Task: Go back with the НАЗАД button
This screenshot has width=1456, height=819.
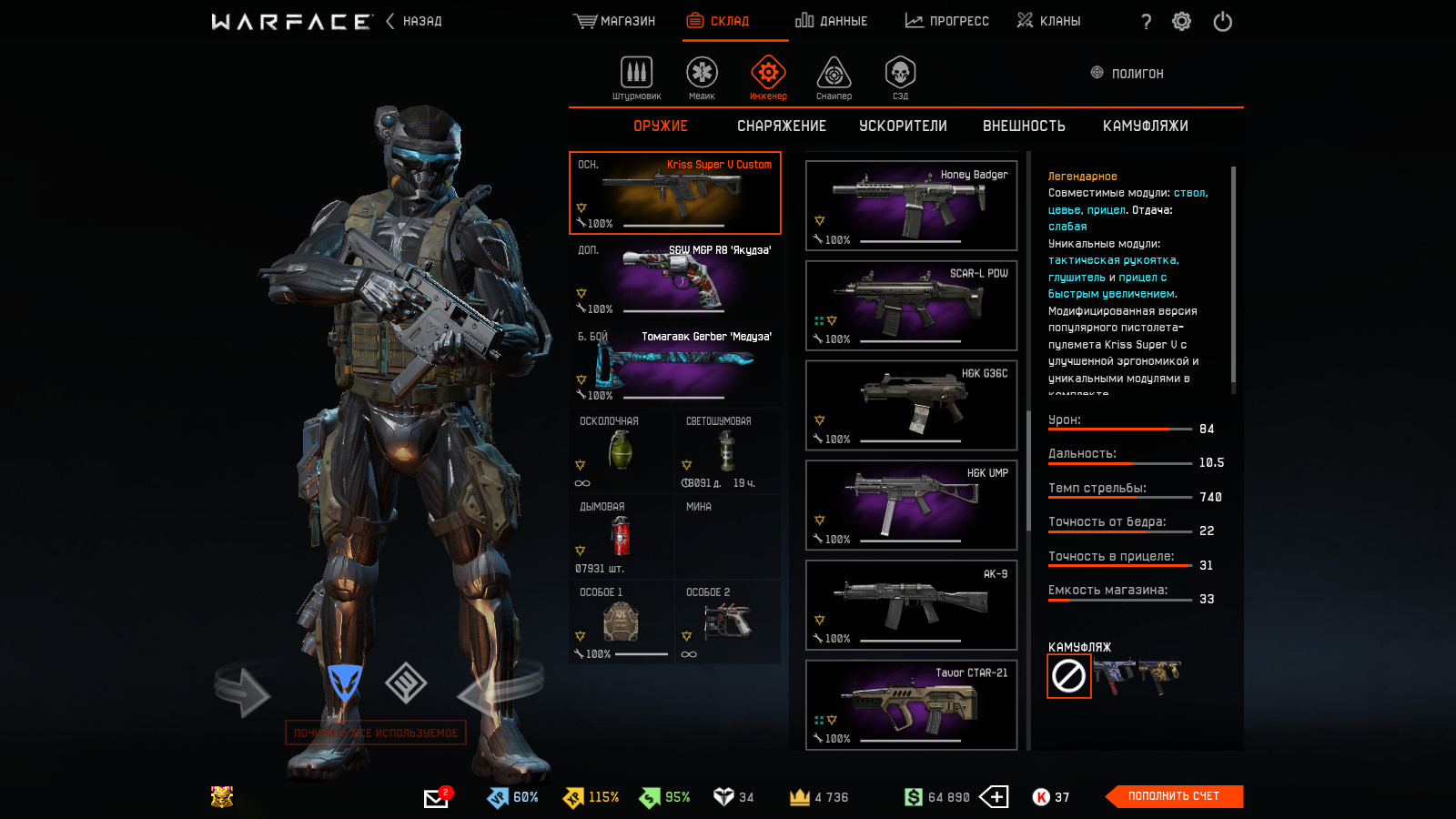Action: [415, 21]
